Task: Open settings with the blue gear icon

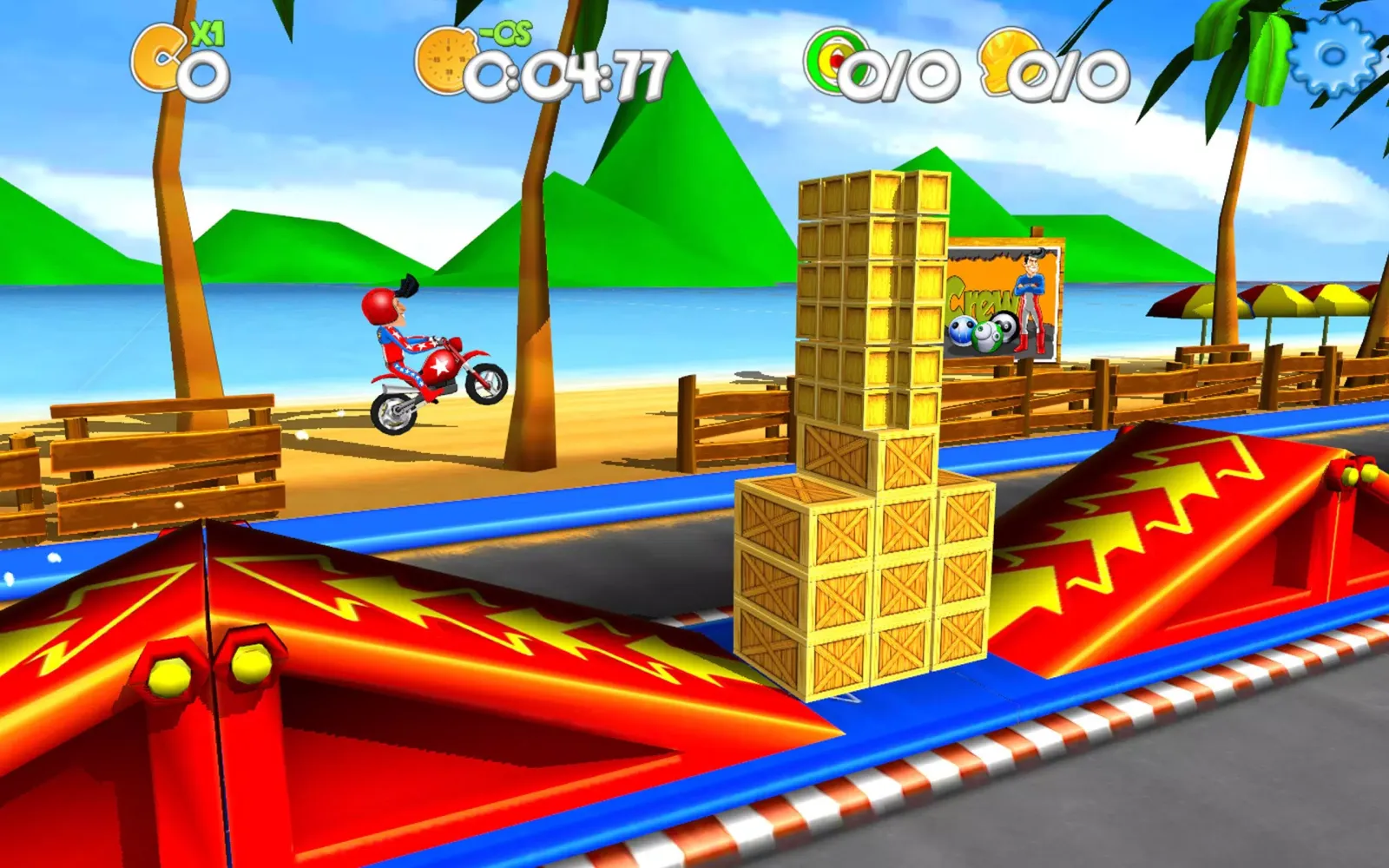Action: pos(1333,54)
